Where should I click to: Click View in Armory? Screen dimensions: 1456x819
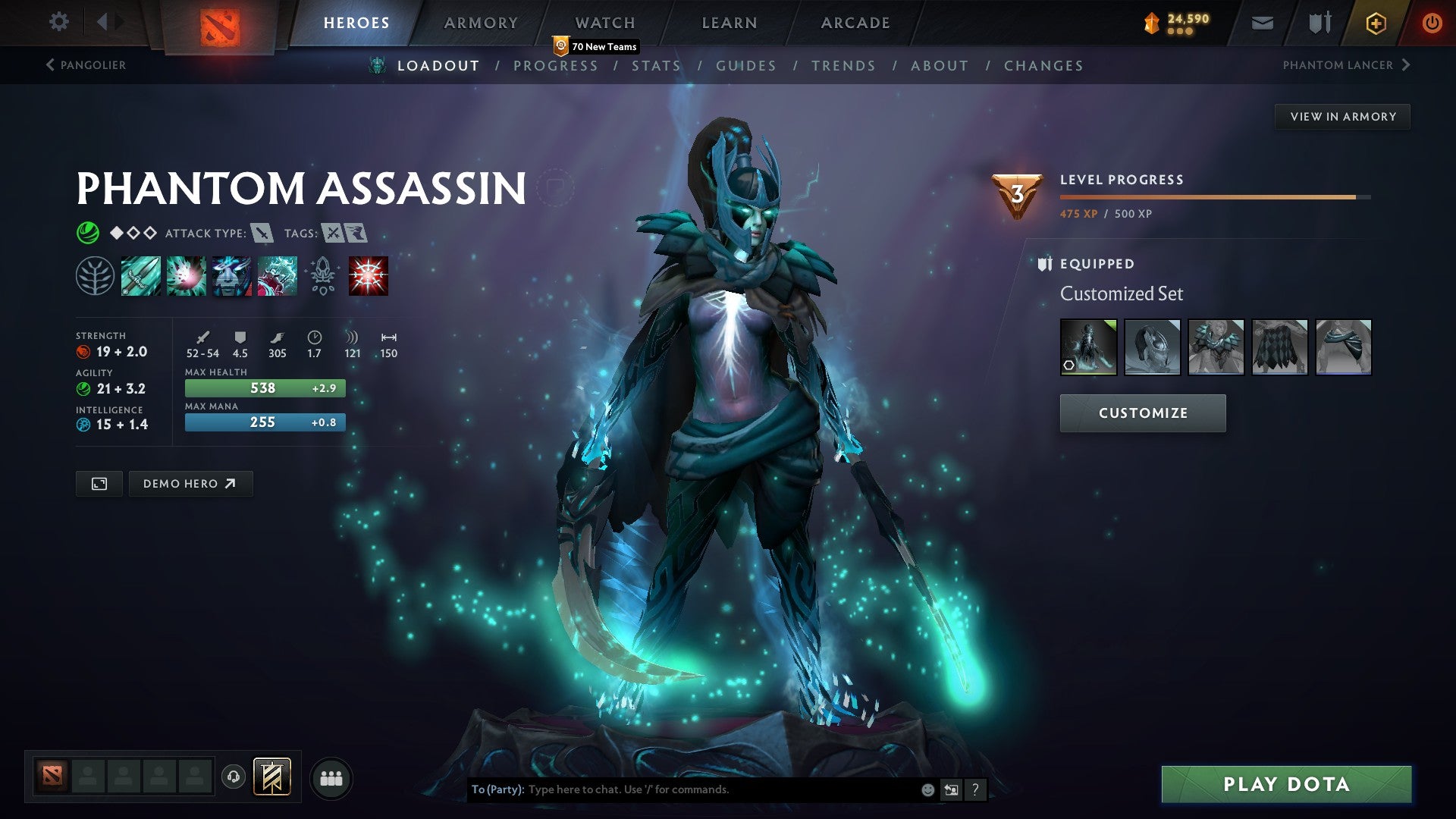coord(1342,117)
